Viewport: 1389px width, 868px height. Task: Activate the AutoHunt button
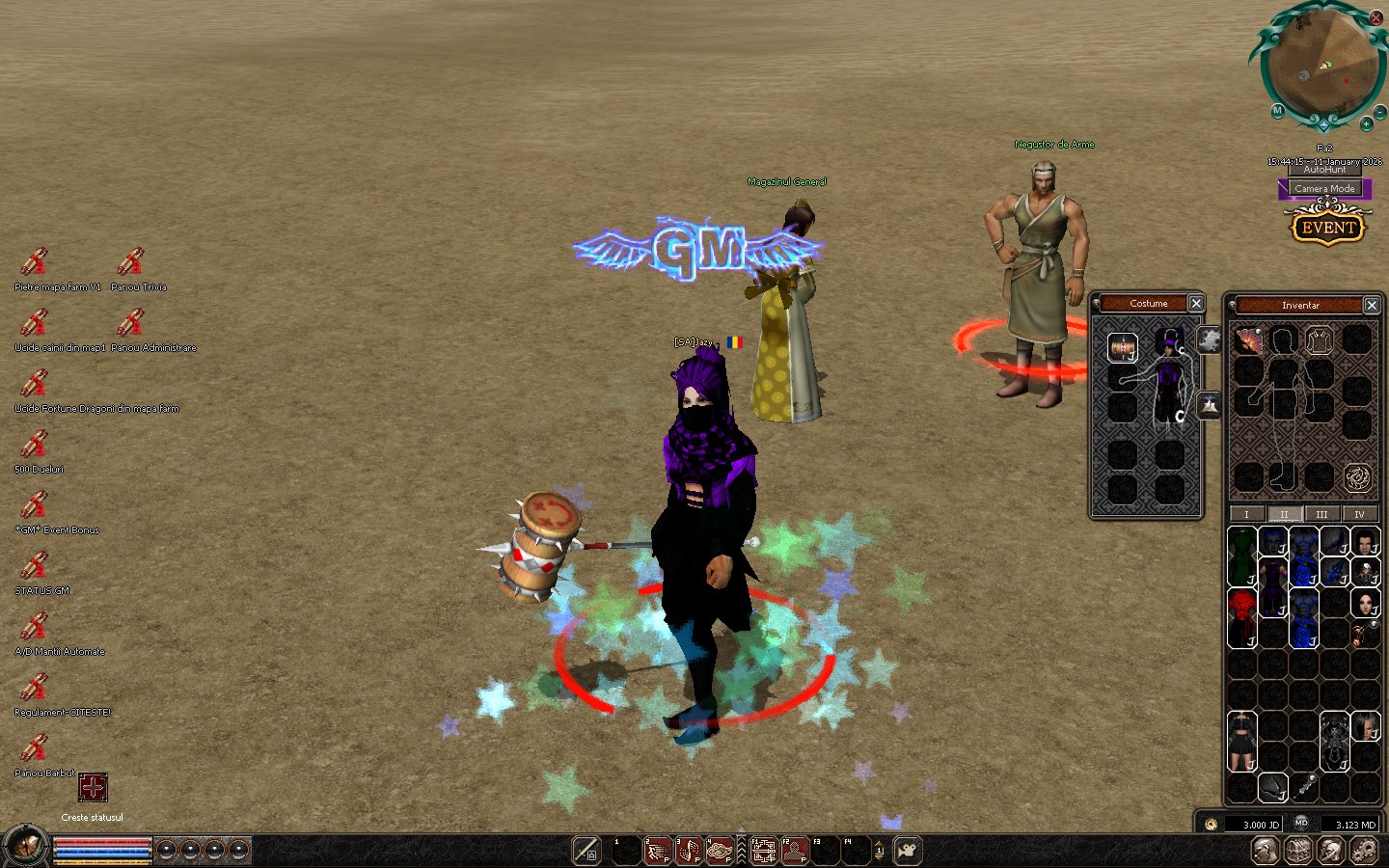[x=1324, y=170]
